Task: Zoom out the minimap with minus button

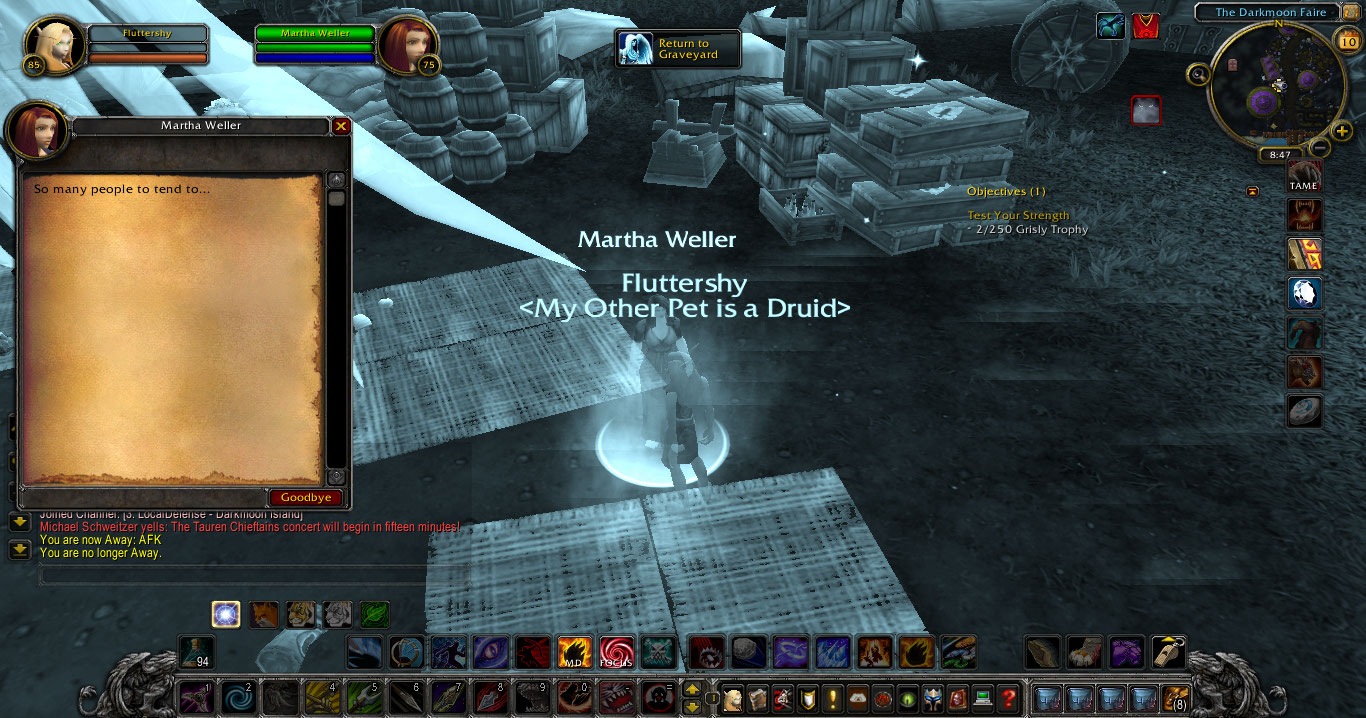Action: pos(1319,147)
